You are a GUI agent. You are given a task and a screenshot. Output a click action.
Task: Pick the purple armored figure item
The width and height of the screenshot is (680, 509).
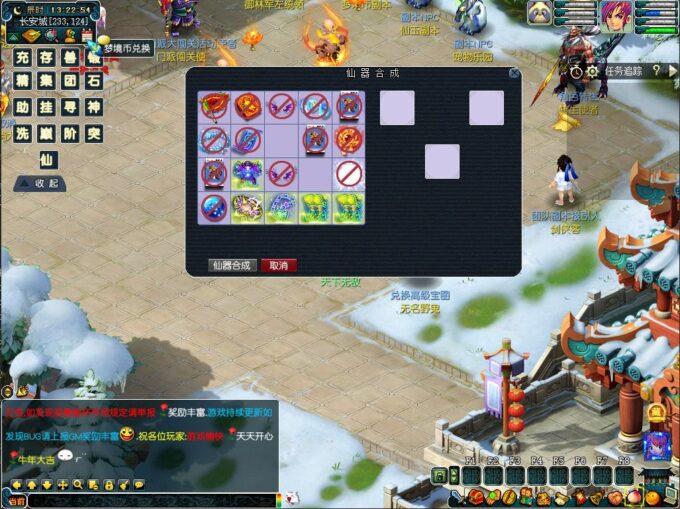coord(247,174)
